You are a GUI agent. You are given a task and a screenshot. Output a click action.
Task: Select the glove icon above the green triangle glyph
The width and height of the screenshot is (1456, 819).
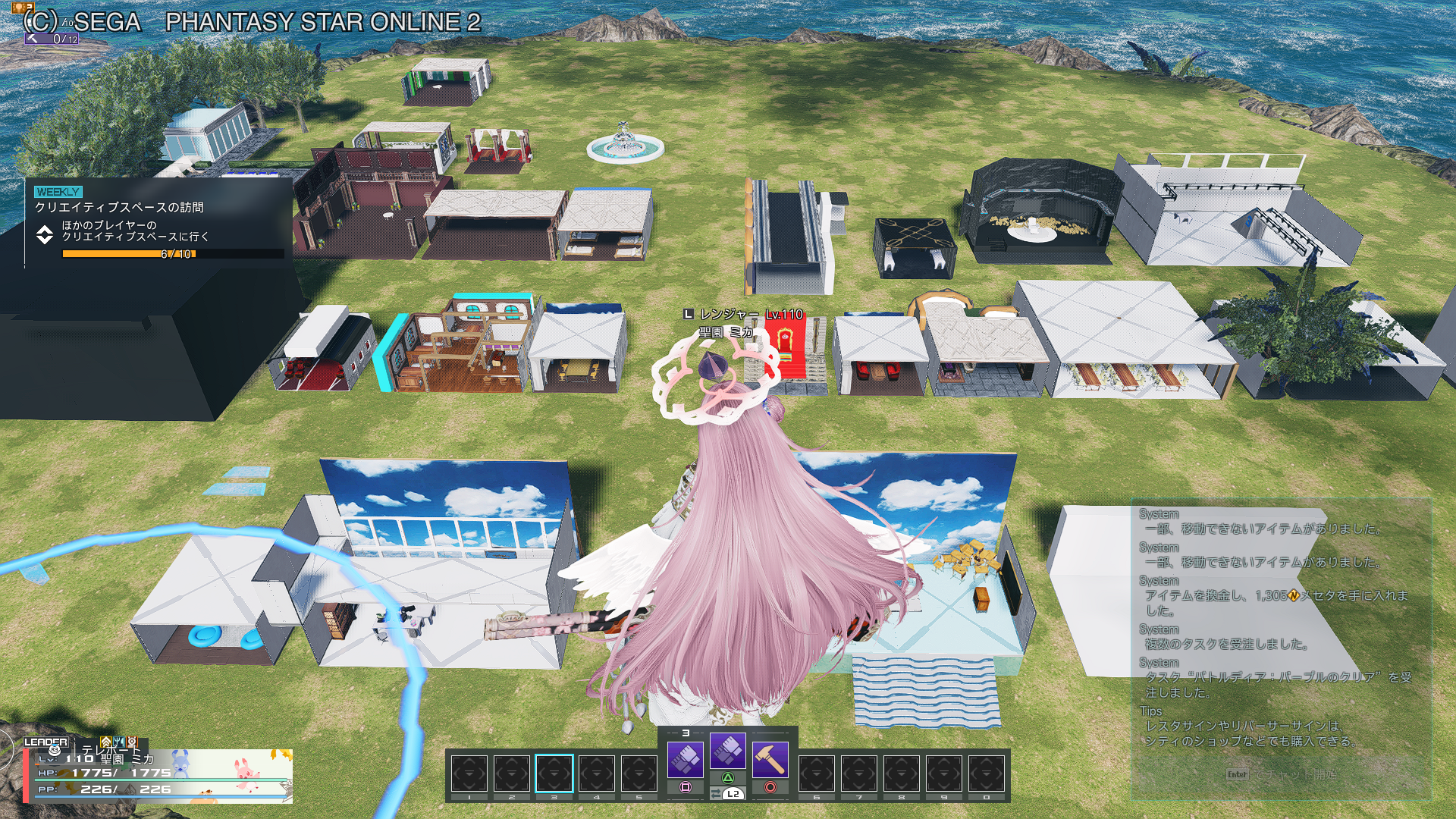(727, 751)
